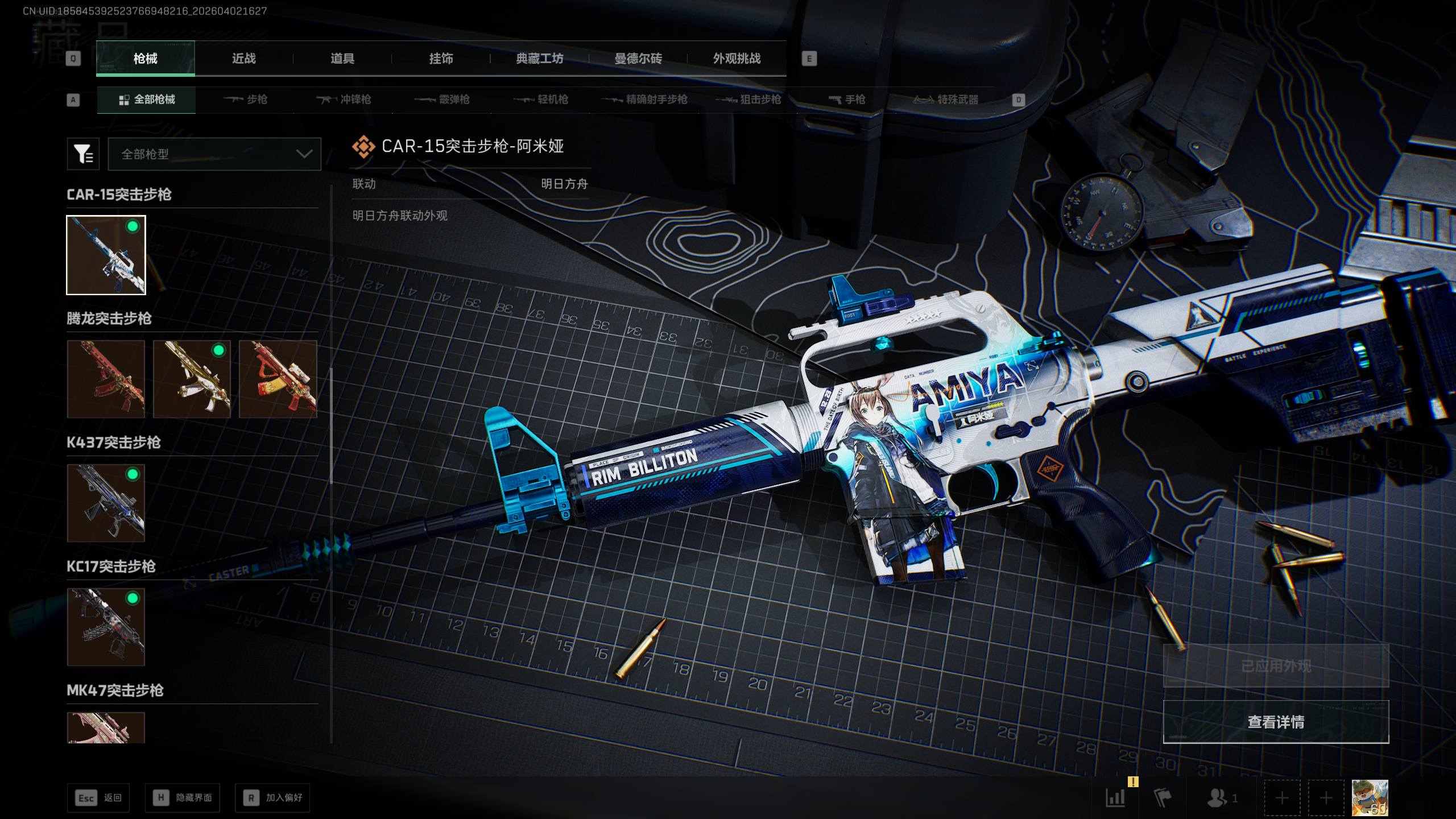Filter by 狙击步枪 sniper rifles
1456x819 pixels.
pos(748,100)
